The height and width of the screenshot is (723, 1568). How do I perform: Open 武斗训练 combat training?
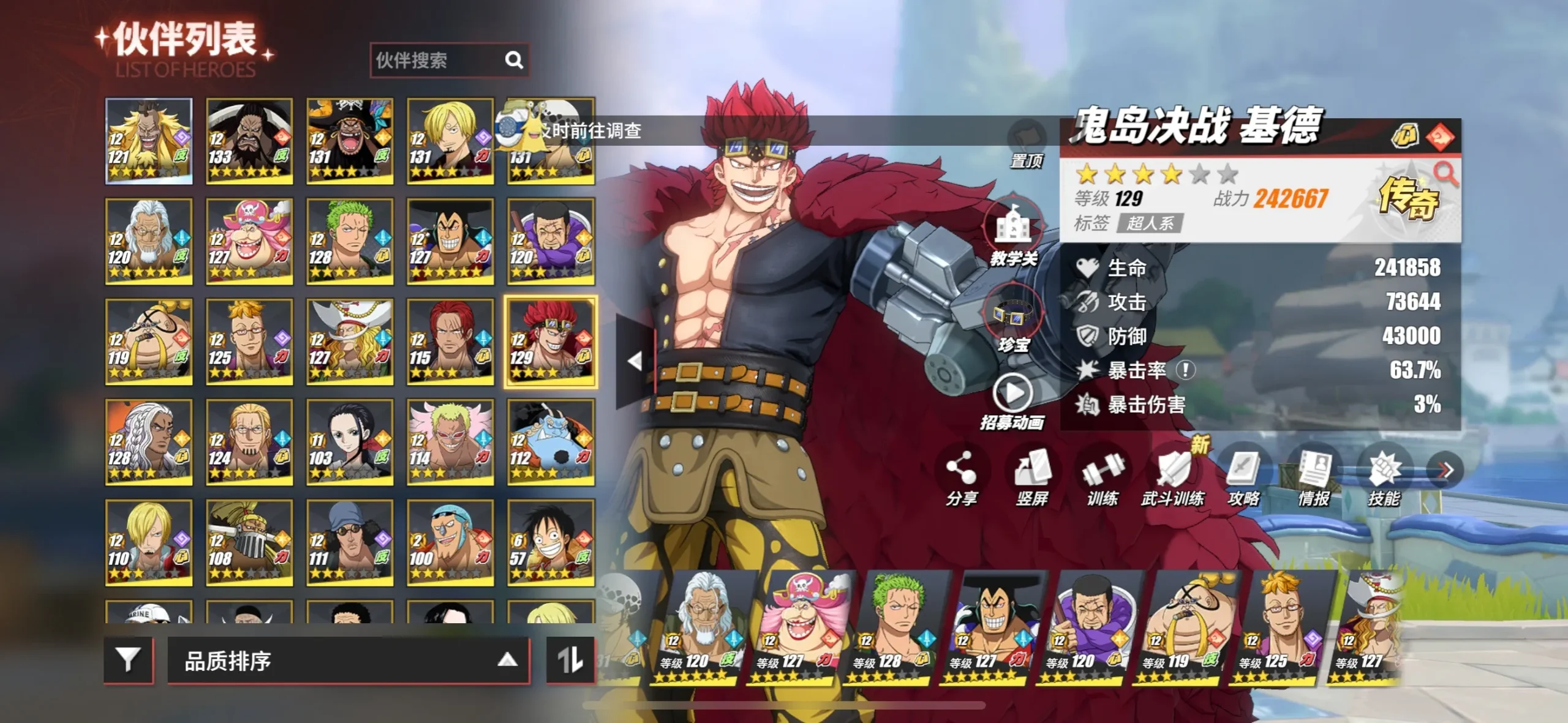1173,479
